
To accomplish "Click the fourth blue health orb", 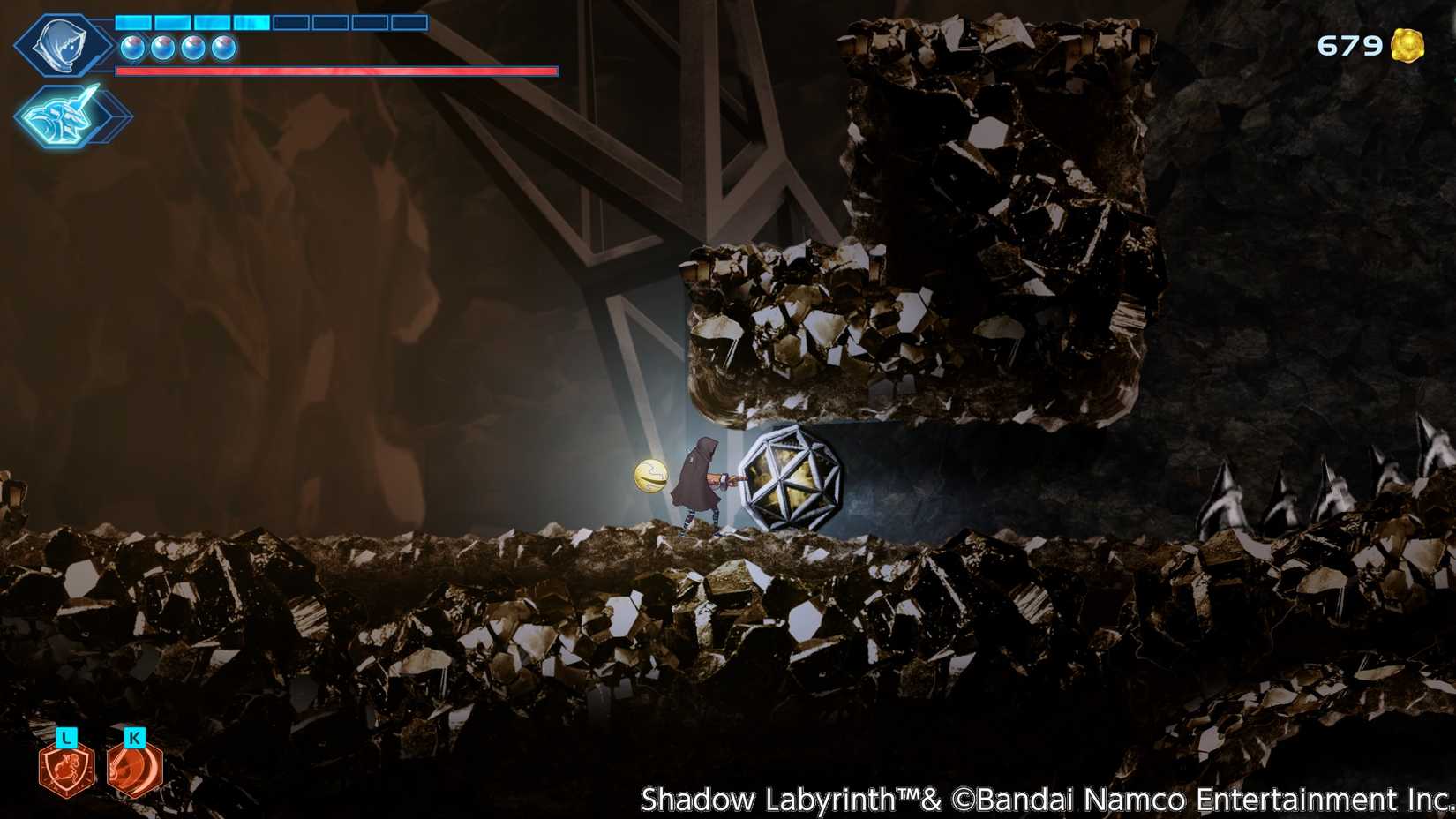I will pos(223,49).
